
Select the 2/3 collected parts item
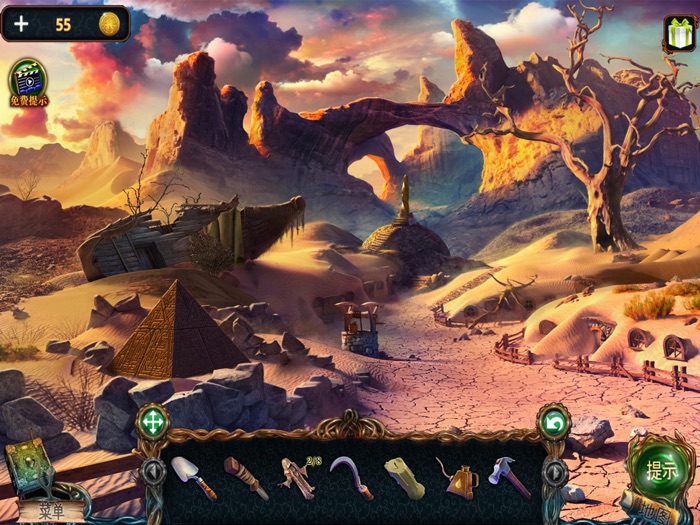(x=298, y=475)
